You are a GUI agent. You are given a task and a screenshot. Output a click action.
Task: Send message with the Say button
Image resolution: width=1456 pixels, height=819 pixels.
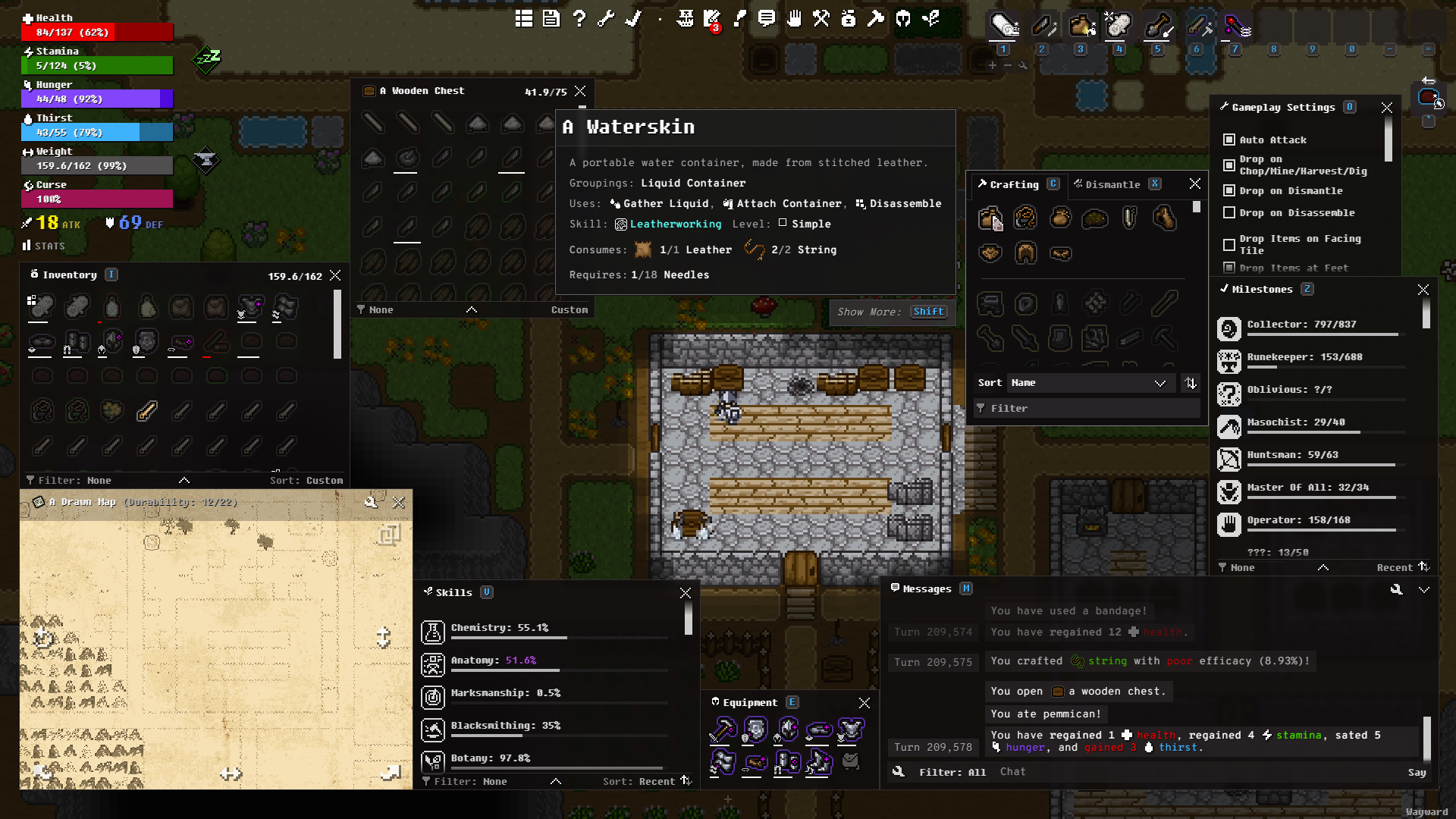pyautogui.click(x=1417, y=773)
